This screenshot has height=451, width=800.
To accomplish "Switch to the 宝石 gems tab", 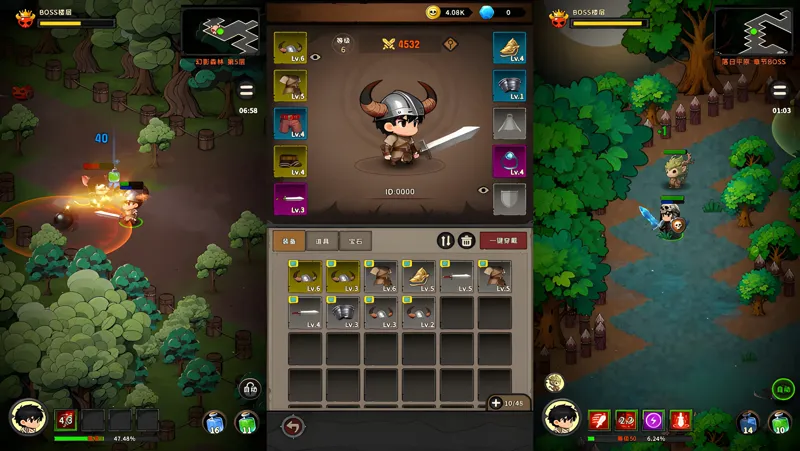I will coord(355,240).
